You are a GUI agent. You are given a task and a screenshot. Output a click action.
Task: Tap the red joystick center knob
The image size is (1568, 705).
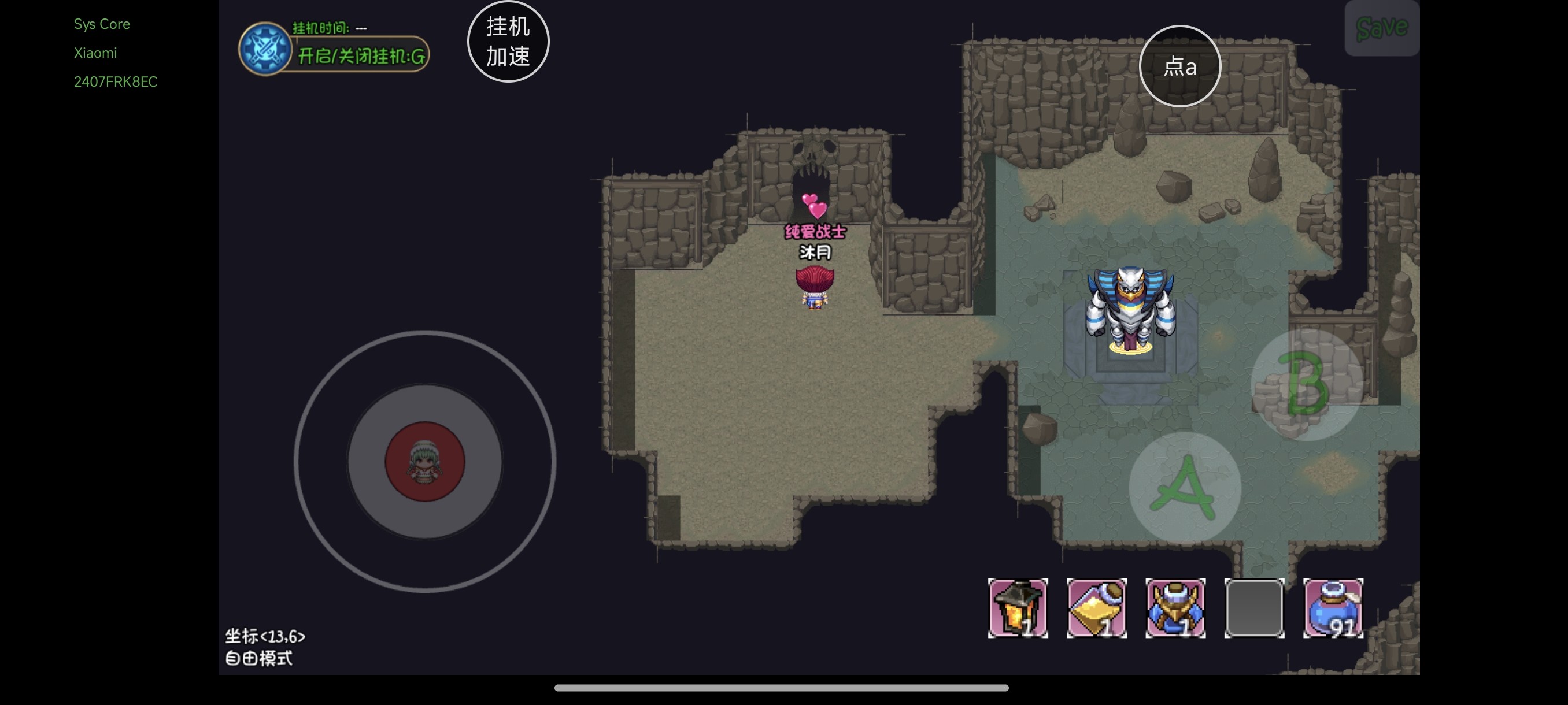point(425,461)
